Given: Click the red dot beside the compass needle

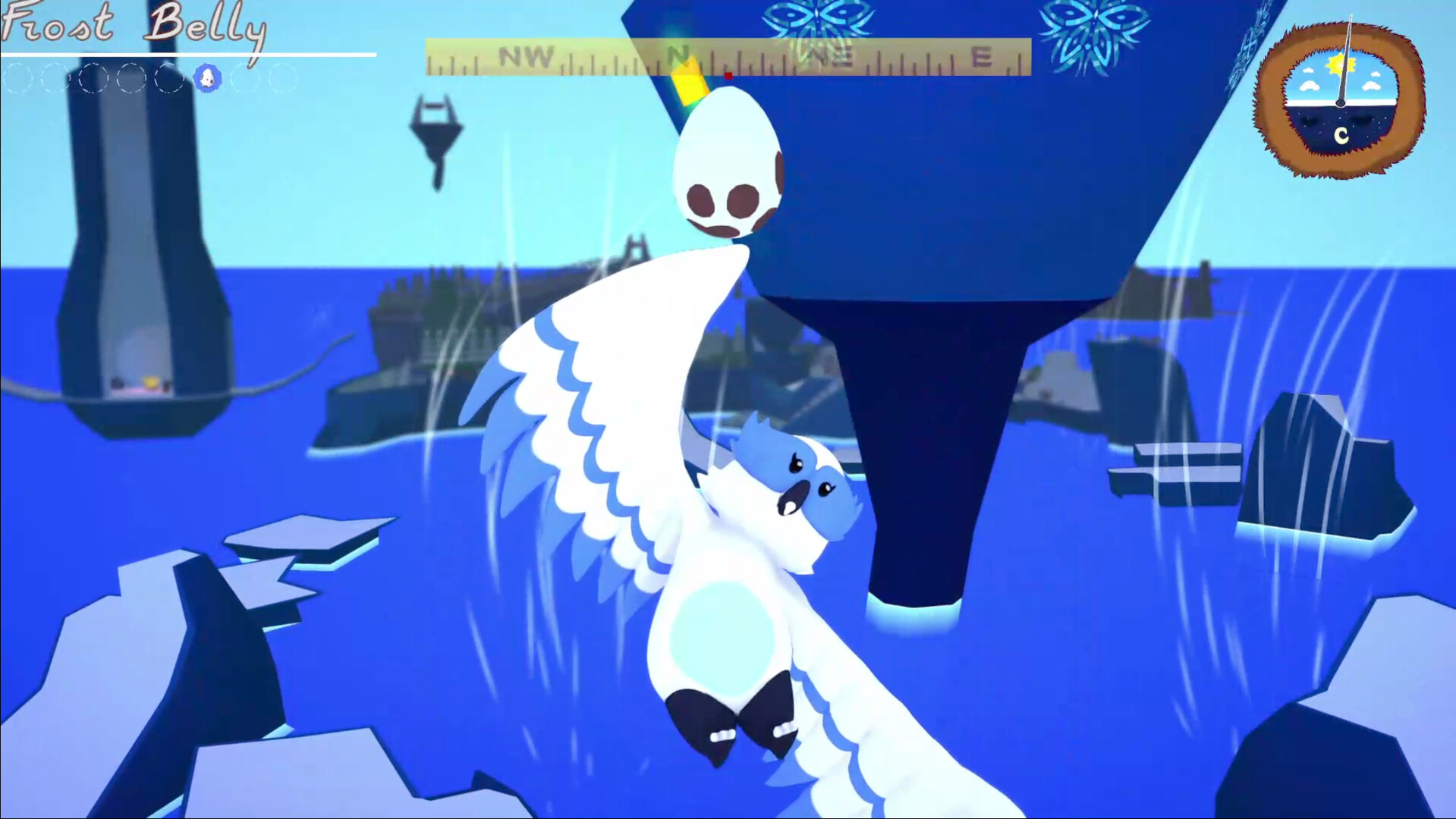Looking at the screenshot, I should tap(727, 74).
